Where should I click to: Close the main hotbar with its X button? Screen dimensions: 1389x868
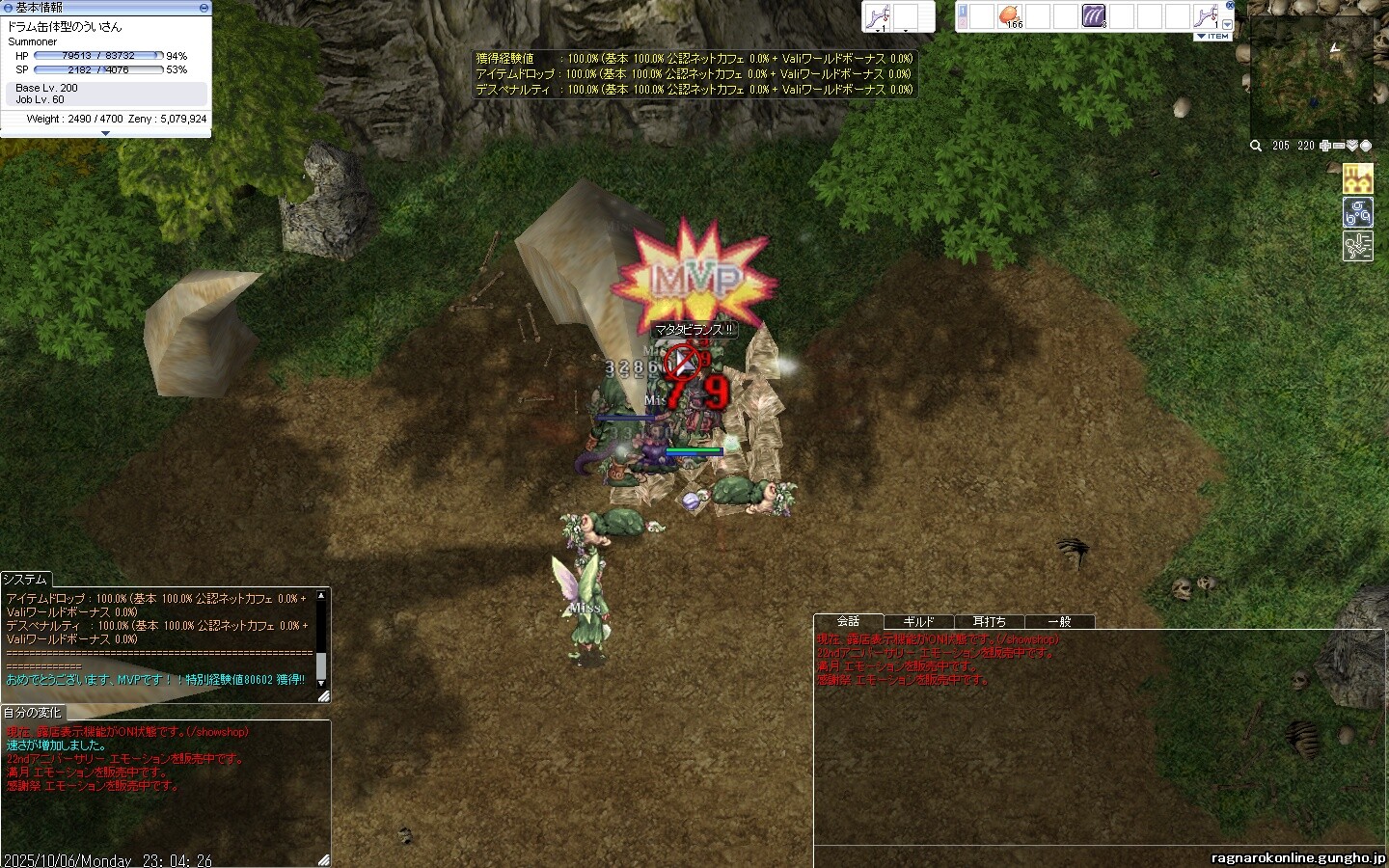tap(1230, 6)
